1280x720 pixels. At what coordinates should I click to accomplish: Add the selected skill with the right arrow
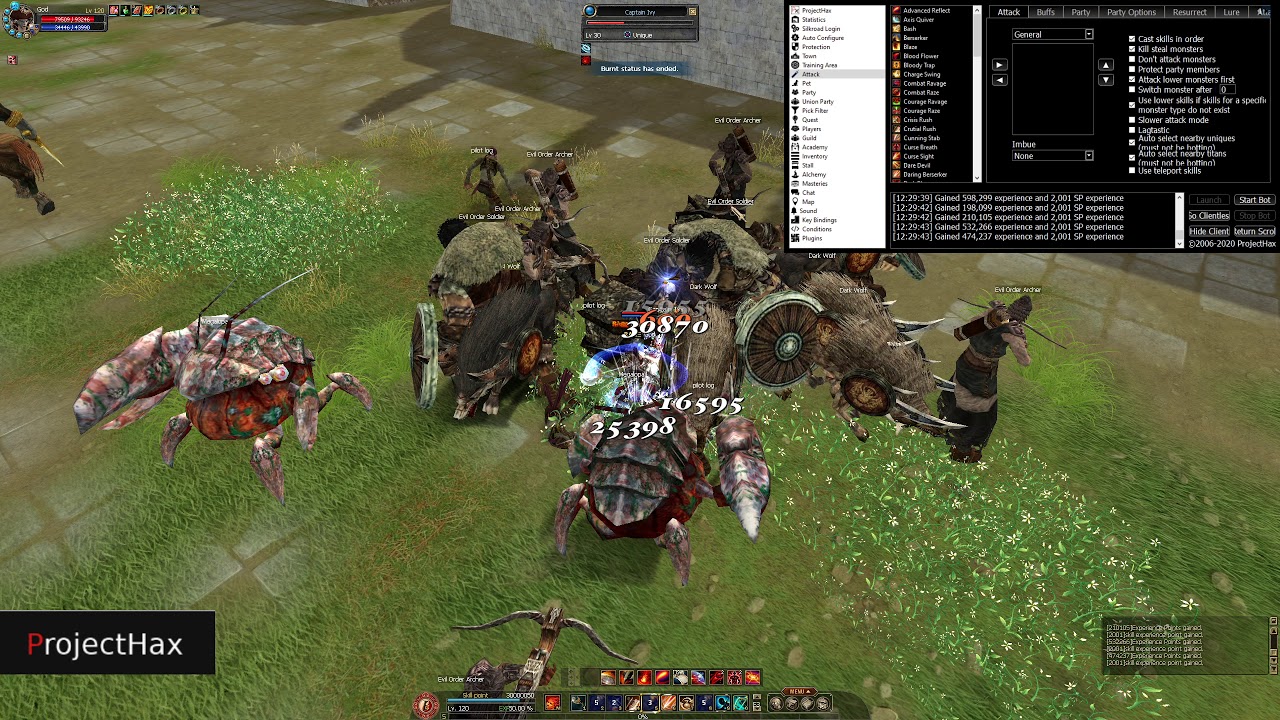999,65
